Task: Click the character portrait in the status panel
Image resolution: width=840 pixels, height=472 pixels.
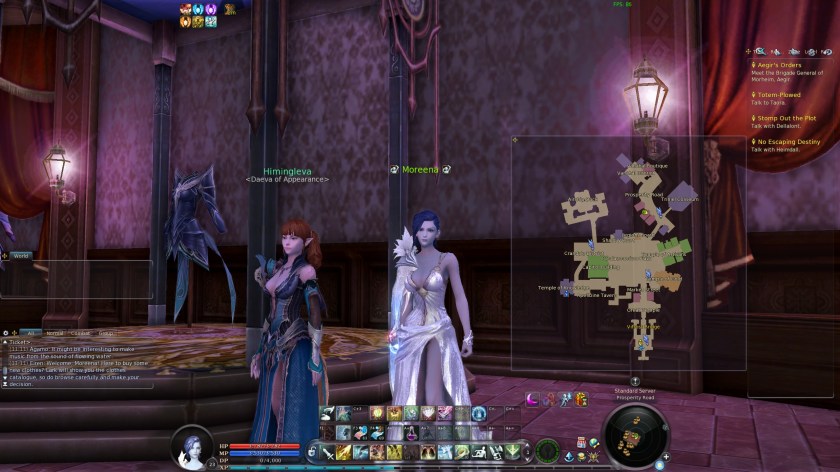Action: click(192, 446)
